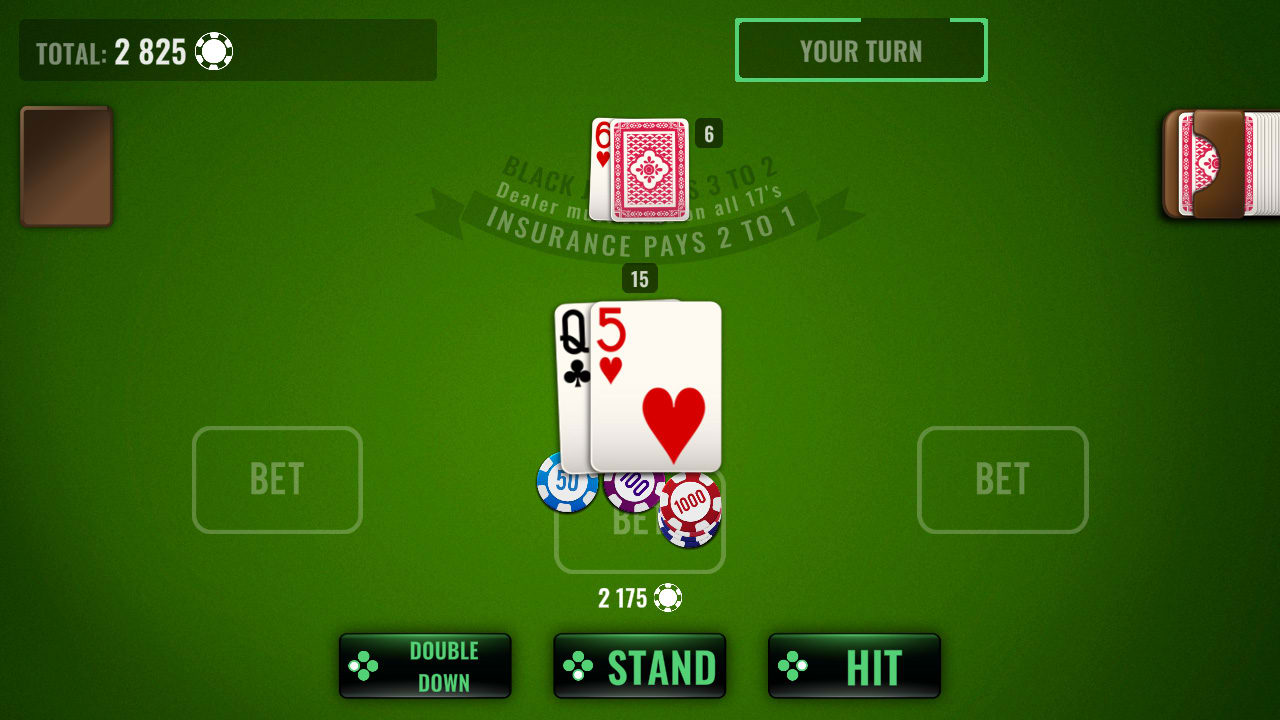Click the club icon on the HIT button
Screen dimensions: 1280x720
click(791, 665)
